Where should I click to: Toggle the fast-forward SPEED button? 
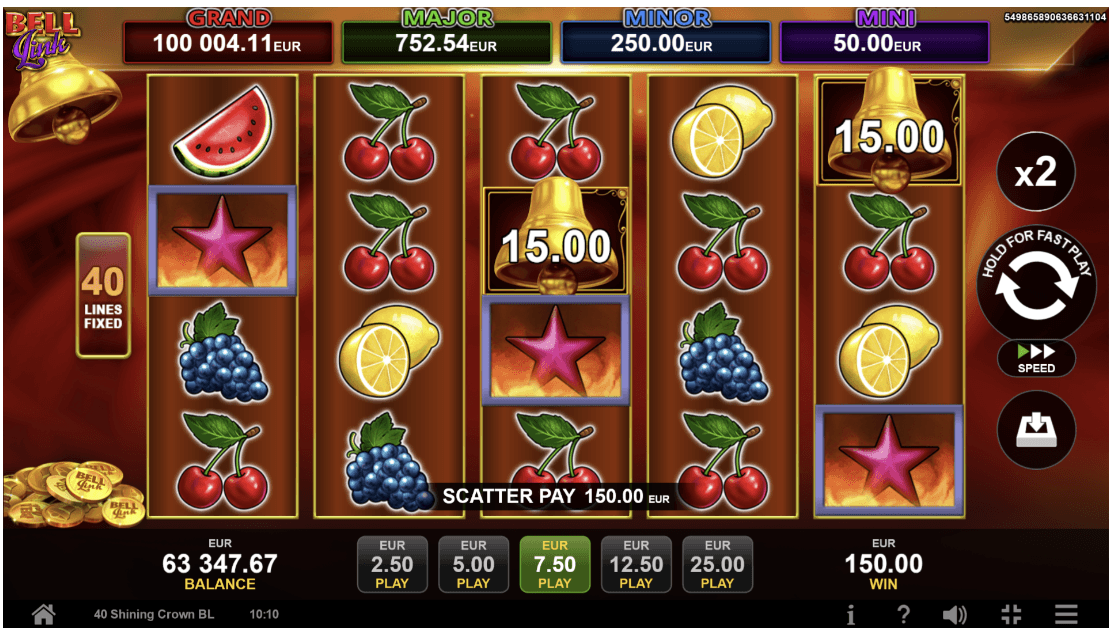click(x=1036, y=358)
